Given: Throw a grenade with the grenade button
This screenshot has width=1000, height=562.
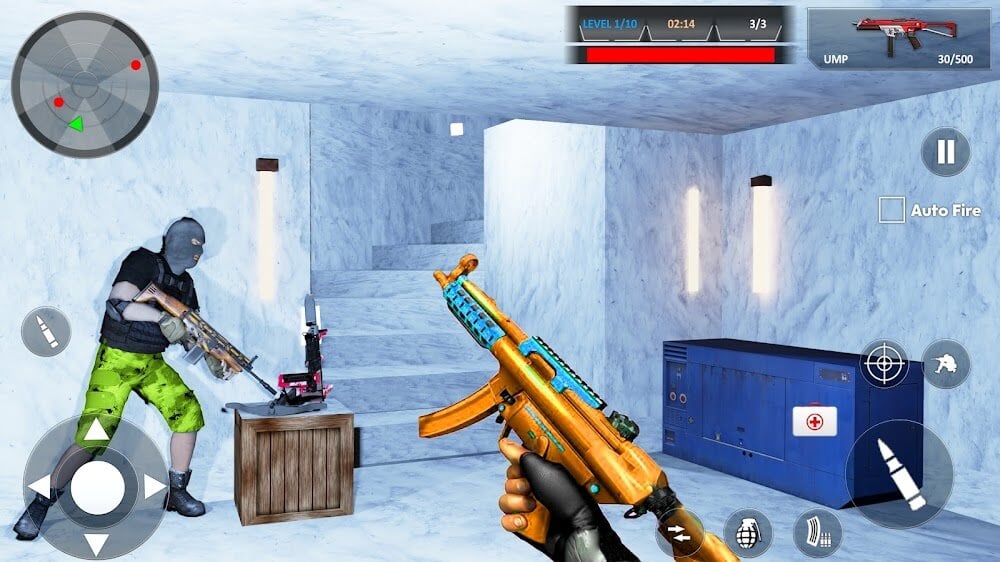Looking at the screenshot, I should 747,532.
